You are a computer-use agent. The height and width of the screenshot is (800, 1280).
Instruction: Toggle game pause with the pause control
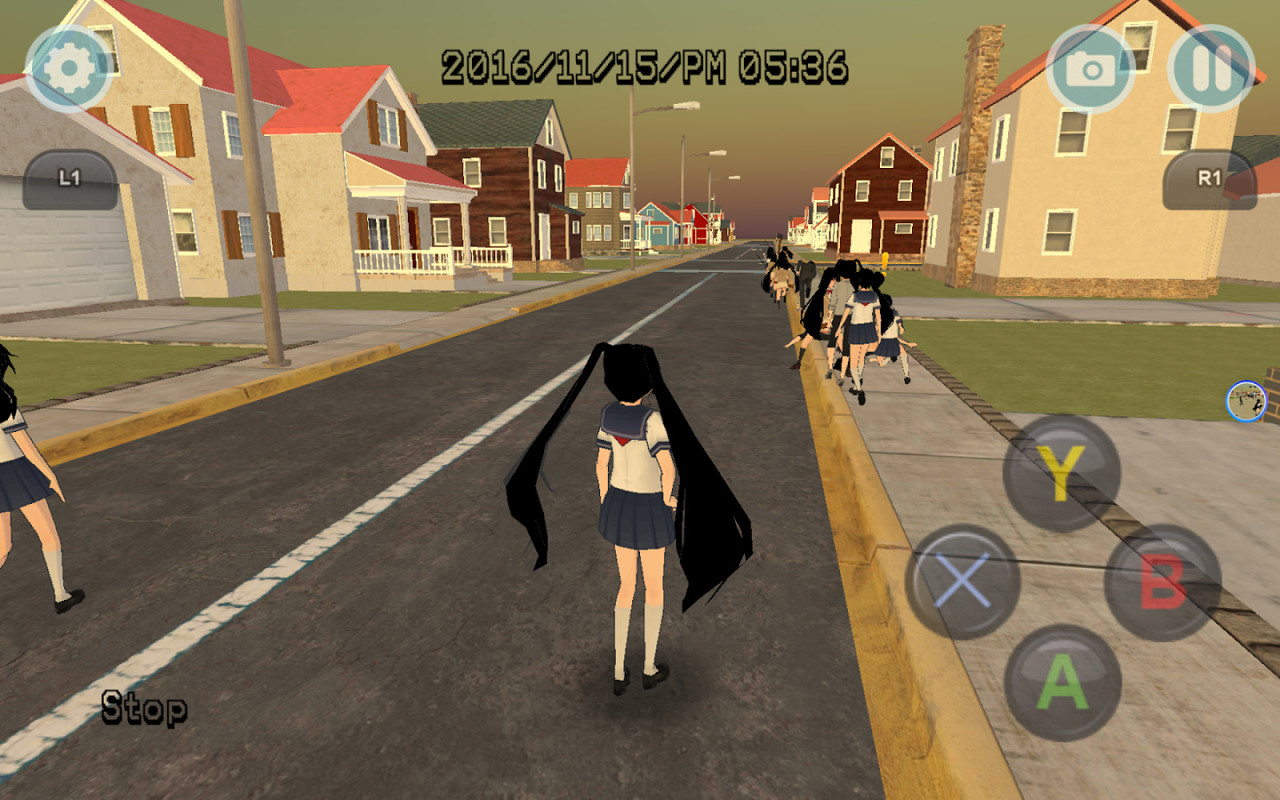click(1212, 66)
